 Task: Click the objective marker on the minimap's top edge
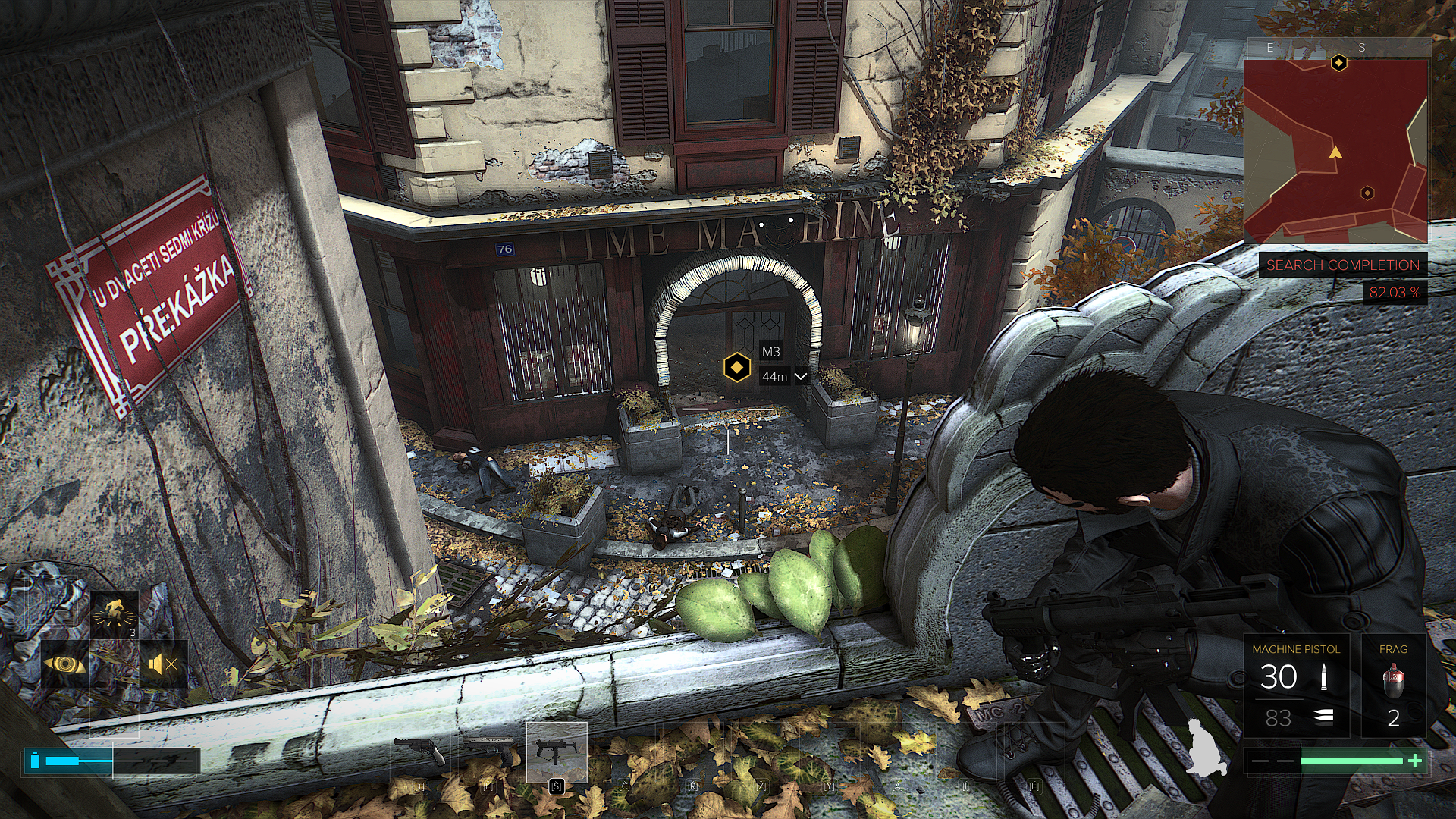(x=1339, y=63)
